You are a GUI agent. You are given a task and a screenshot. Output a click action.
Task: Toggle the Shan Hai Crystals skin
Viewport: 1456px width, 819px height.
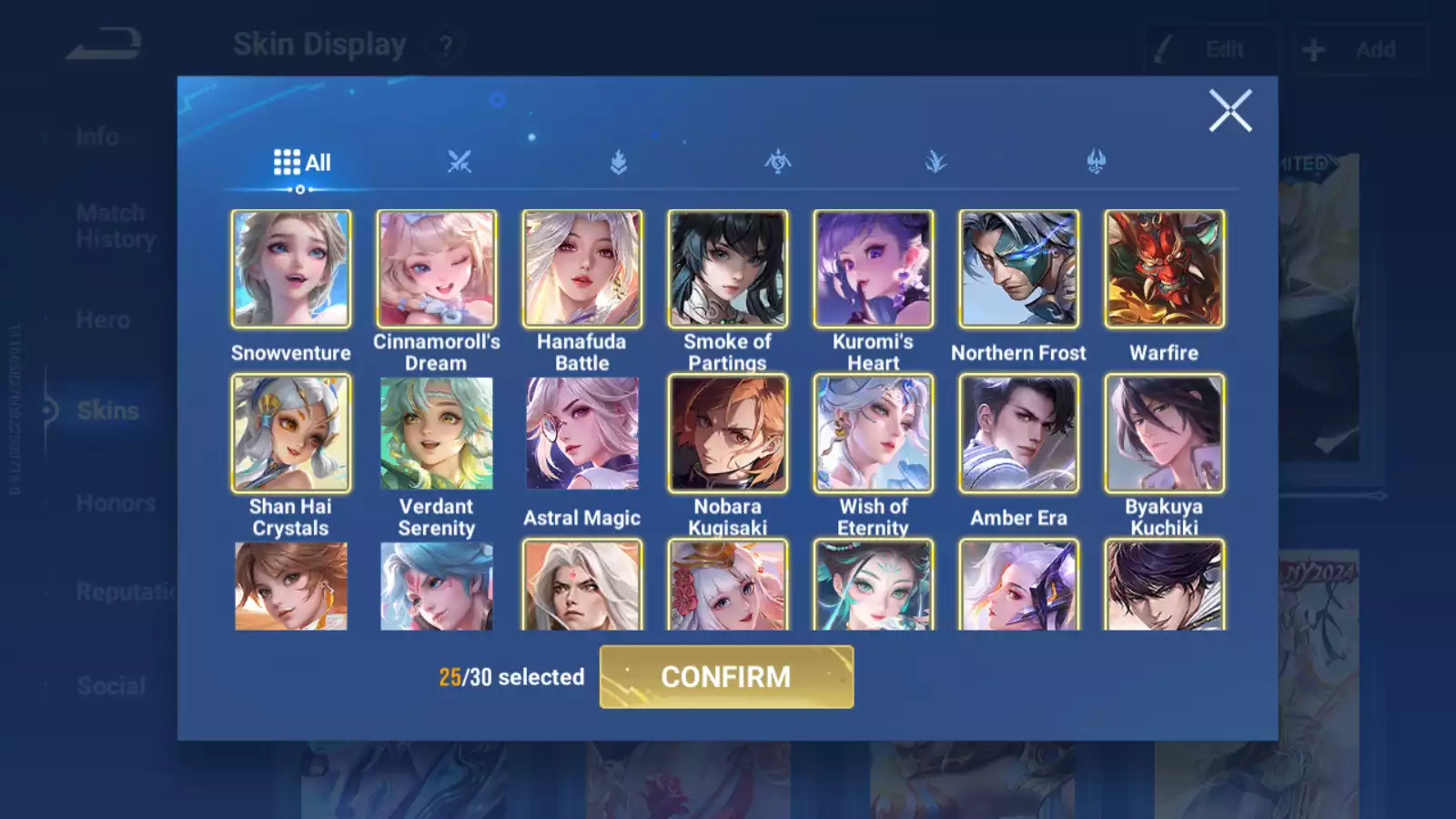[x=291, y=434]
